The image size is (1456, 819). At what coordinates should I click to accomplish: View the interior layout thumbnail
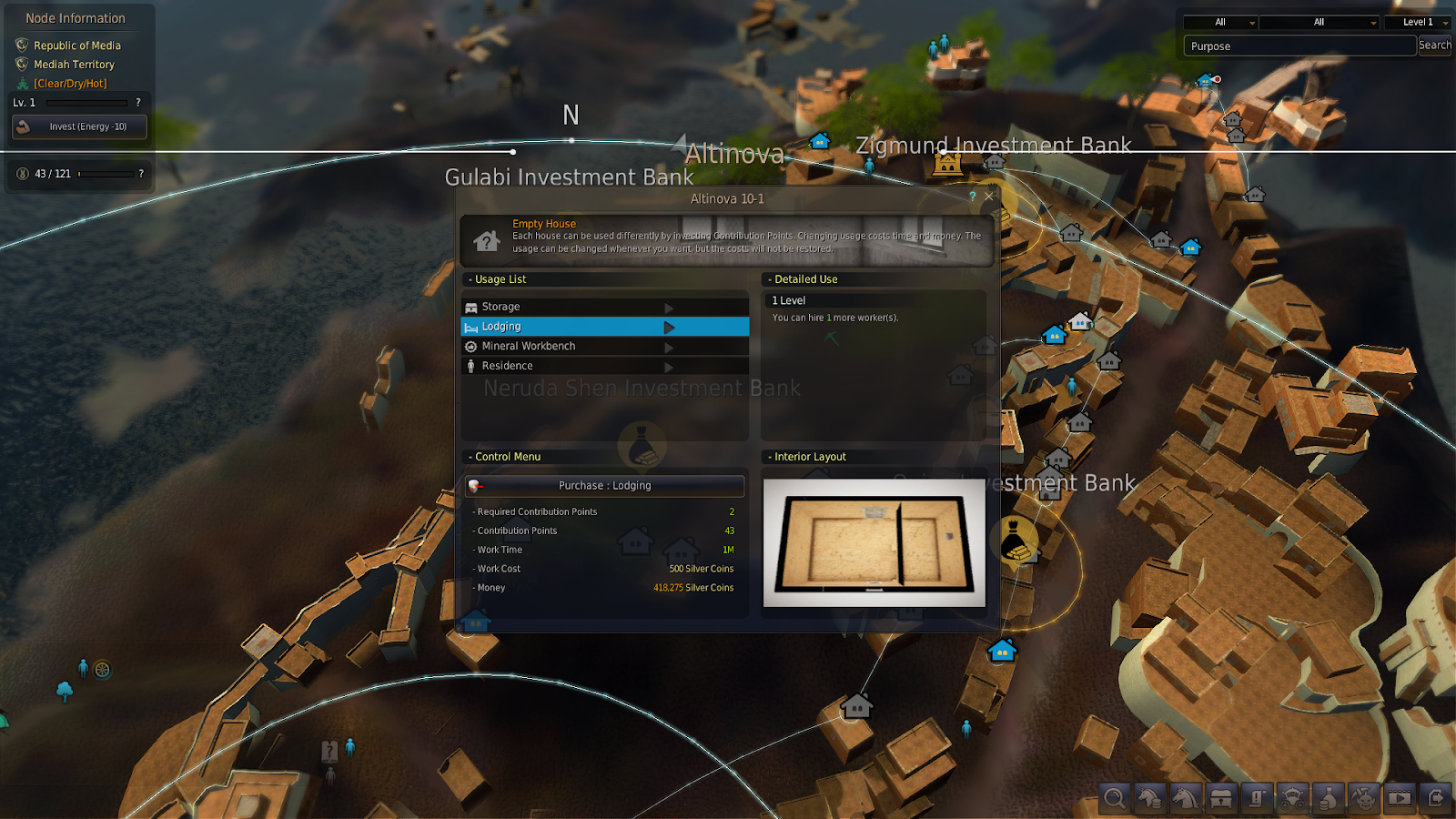874,542
